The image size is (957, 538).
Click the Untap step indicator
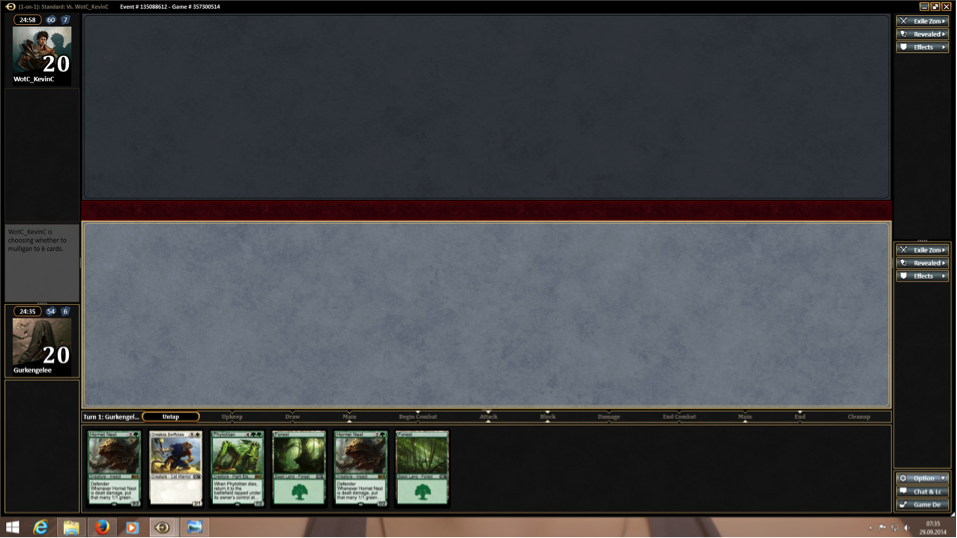click(x=171, y=417)
